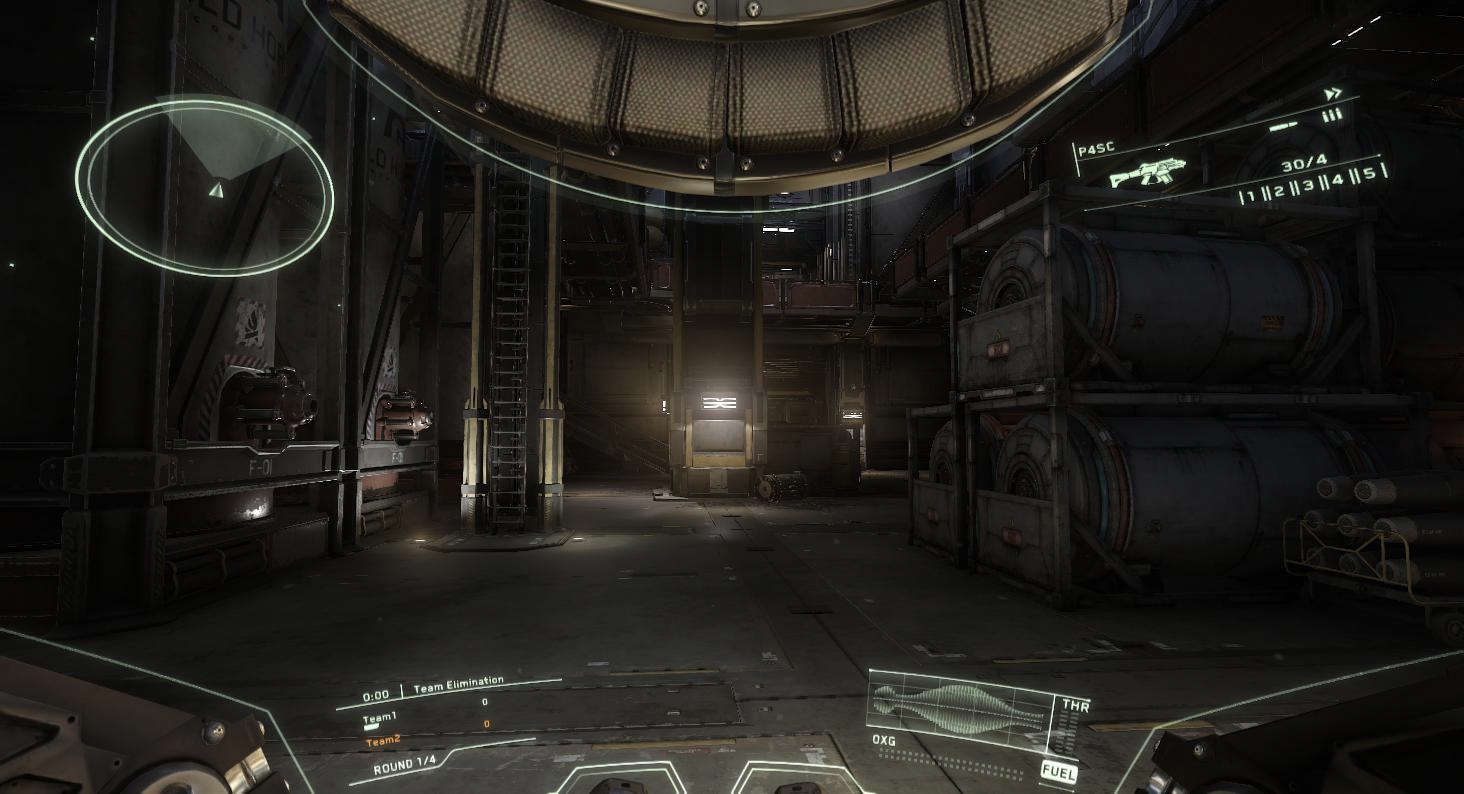Choose weapon slot 2

(x=1279, y=191)
